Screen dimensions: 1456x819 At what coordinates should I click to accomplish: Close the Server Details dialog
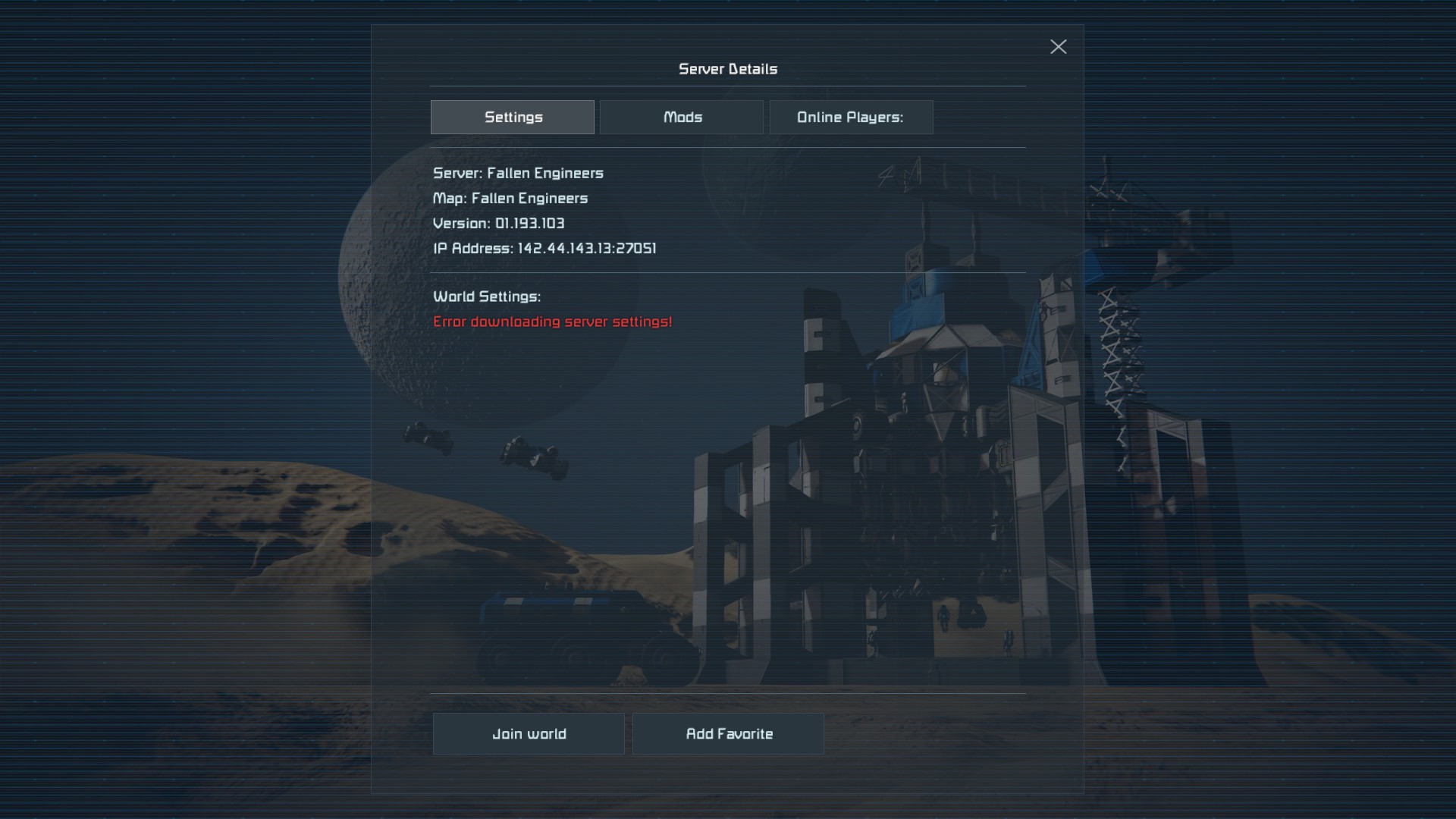1058,47
